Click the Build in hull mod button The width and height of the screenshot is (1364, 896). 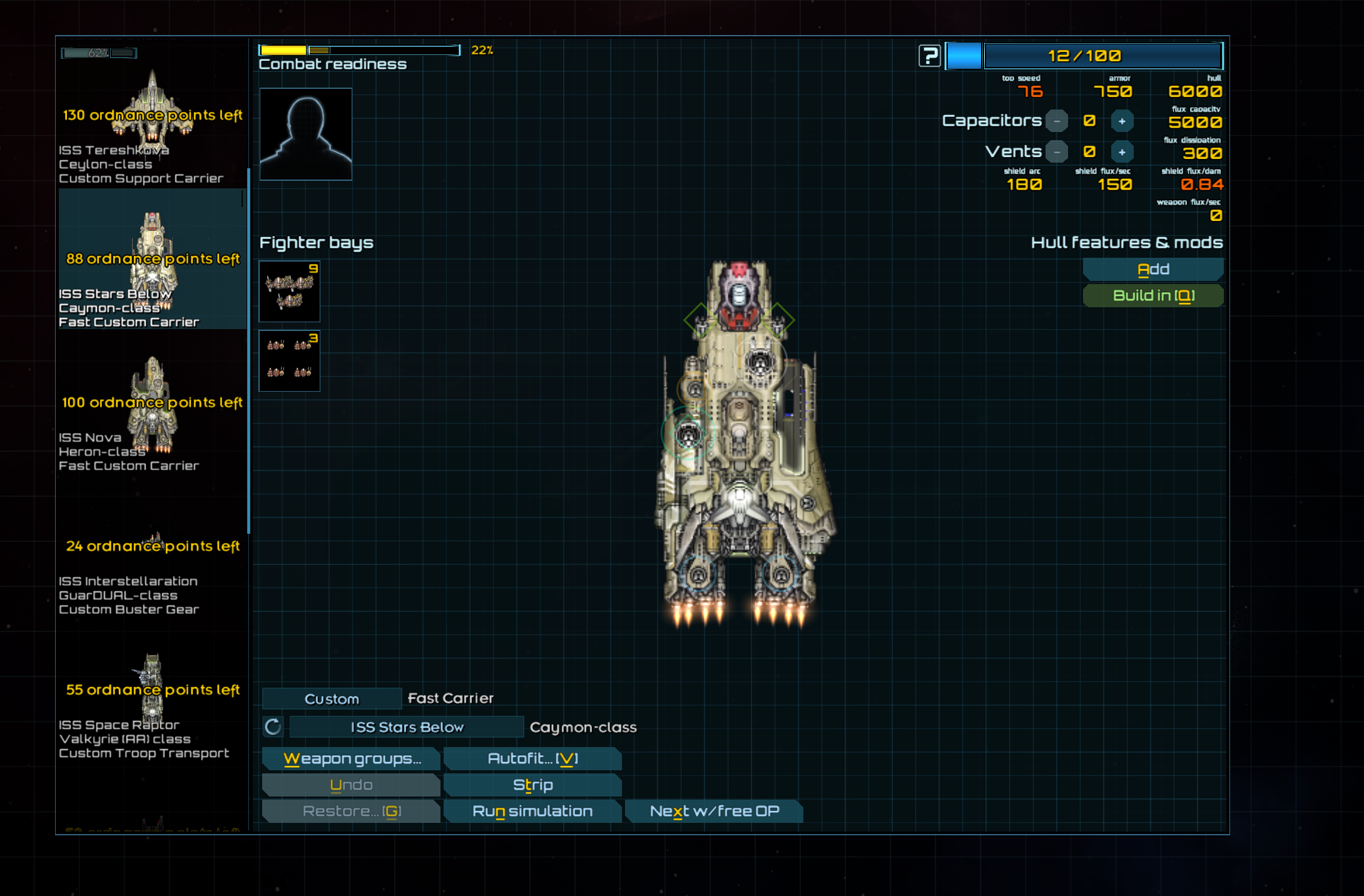click(x=1153, y=296)
